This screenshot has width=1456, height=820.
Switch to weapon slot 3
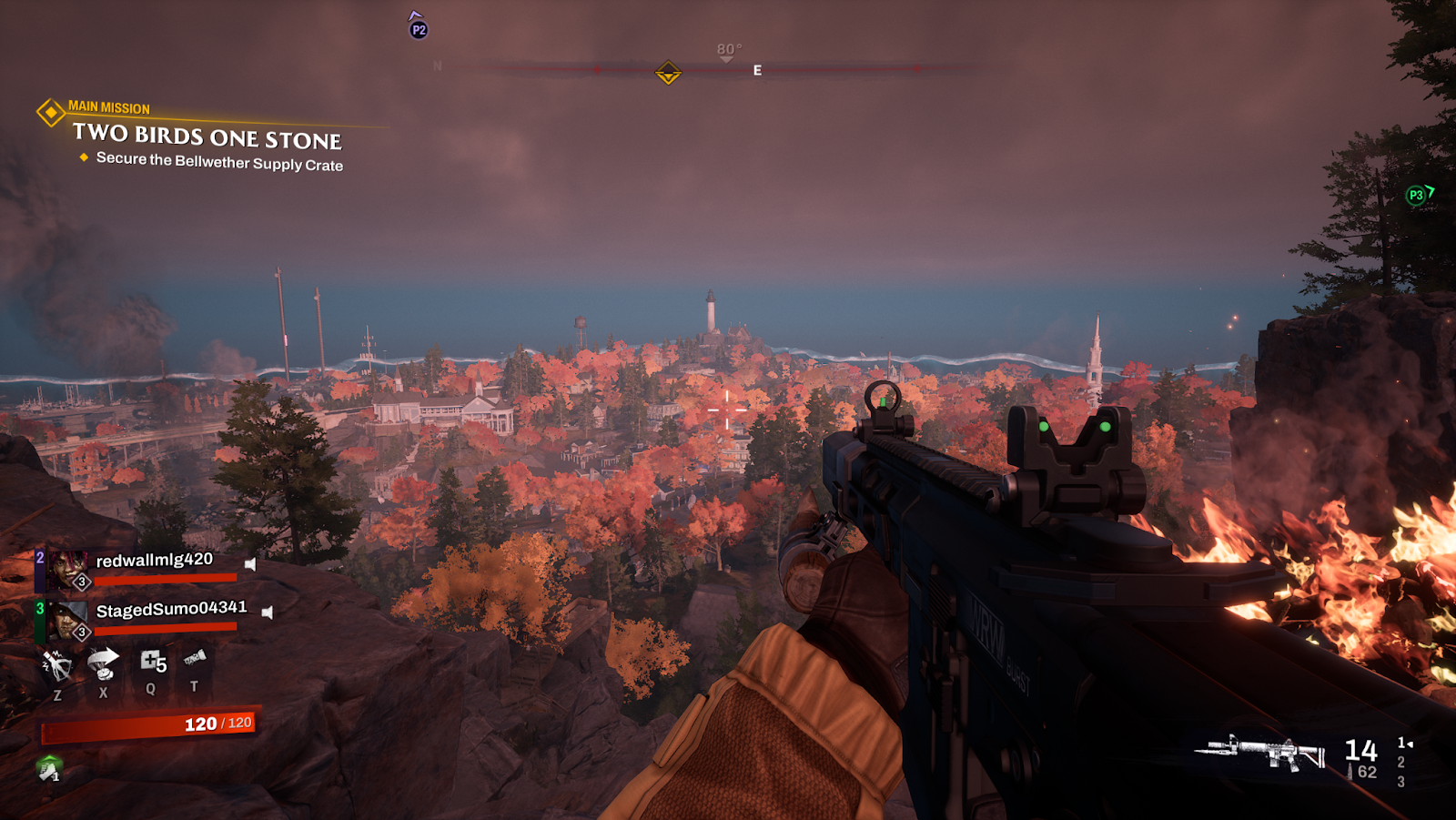1400,782
